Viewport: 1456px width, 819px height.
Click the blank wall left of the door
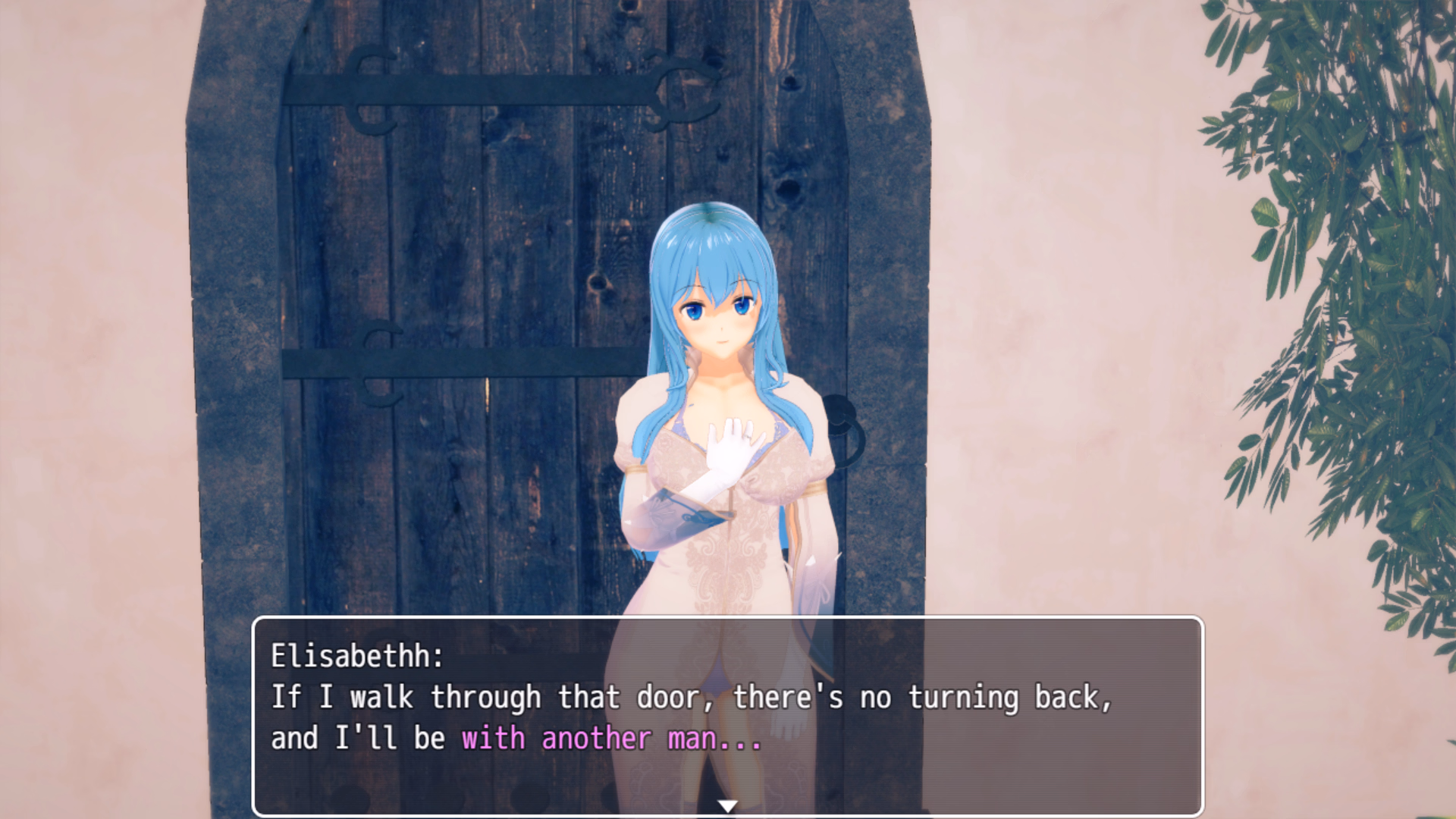pos(91,303)
